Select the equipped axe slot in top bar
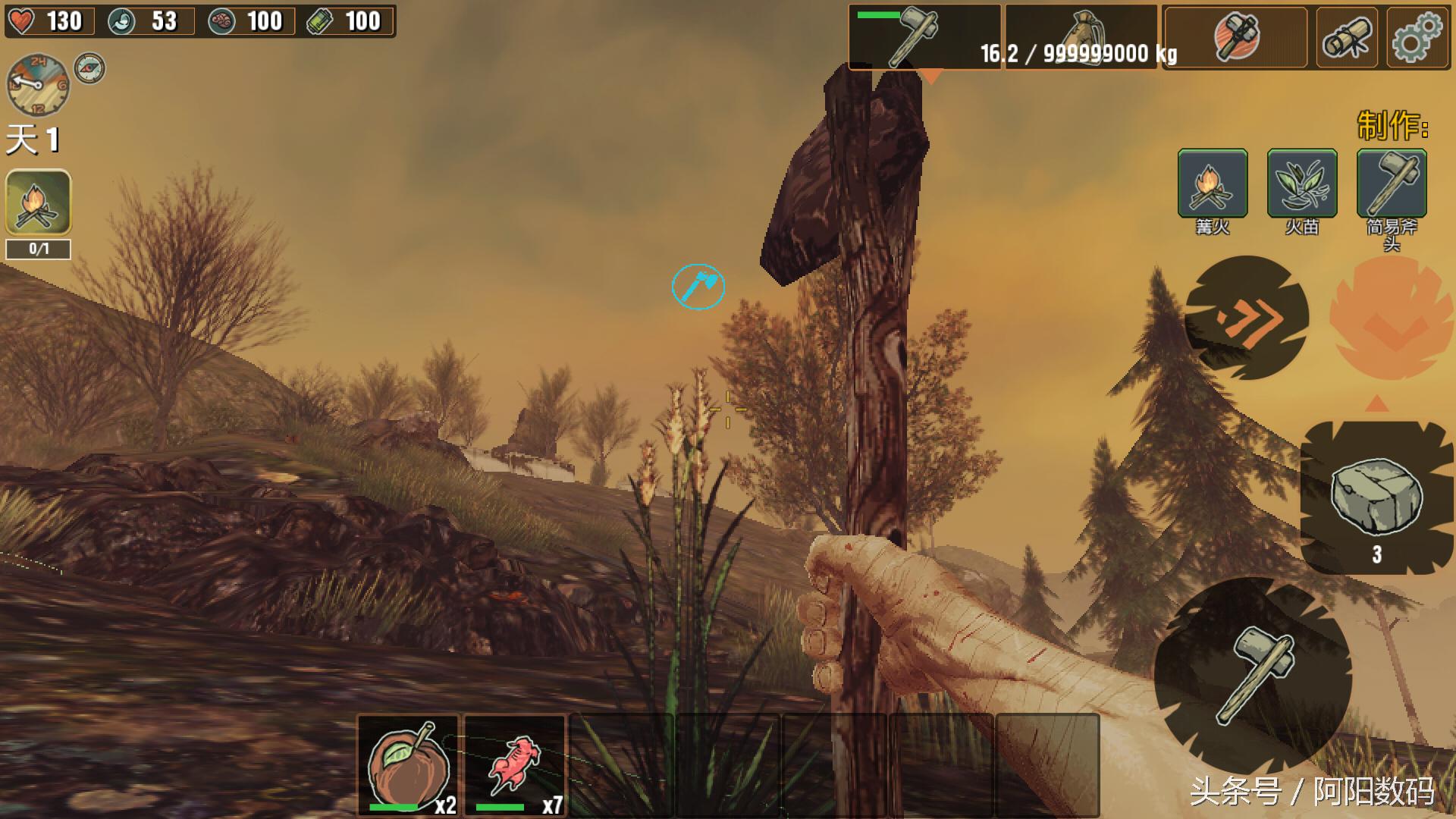The image size is (1456, 819). (924, 37)
